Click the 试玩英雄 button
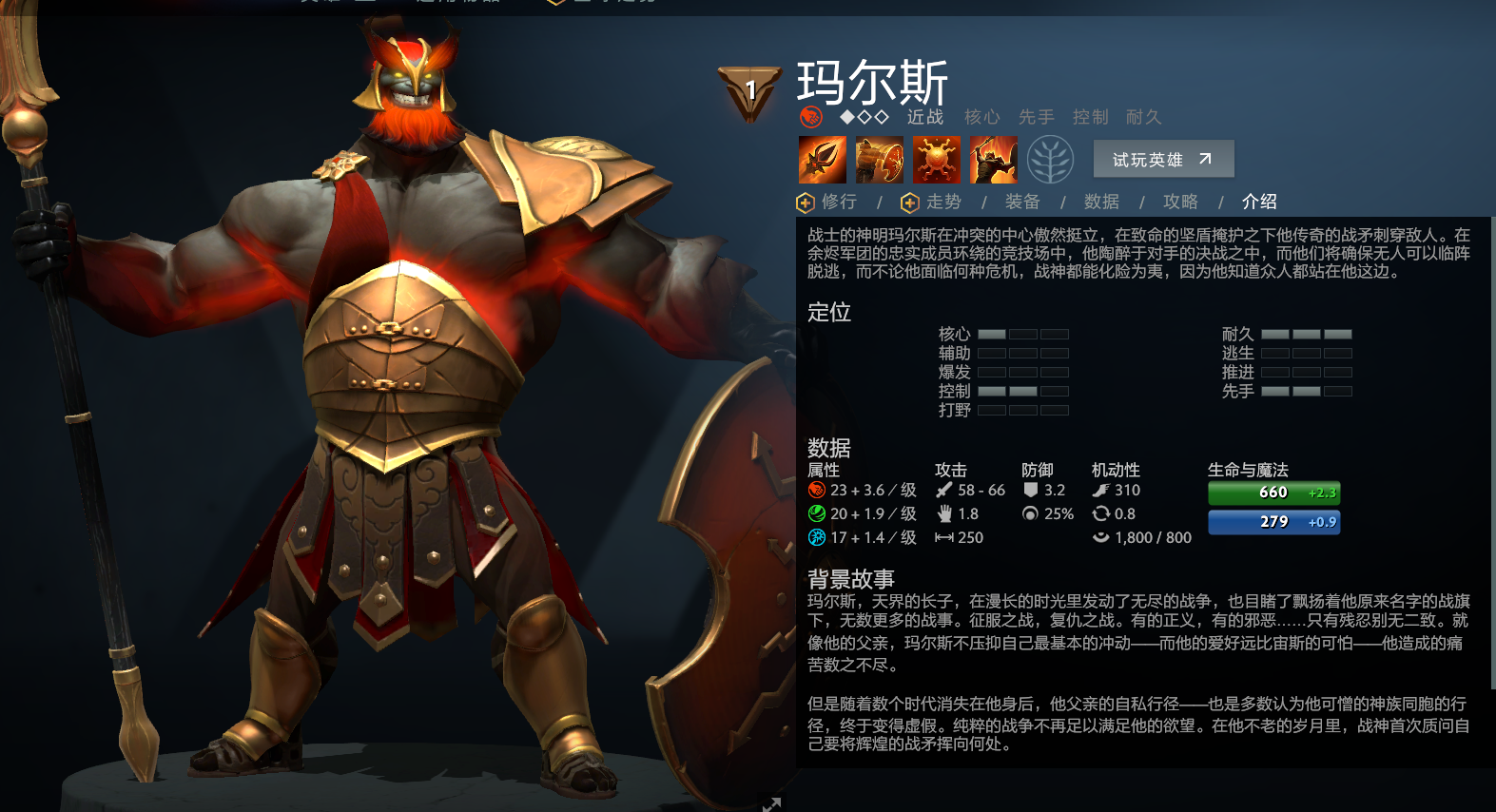 click(x=1162, y=159)
